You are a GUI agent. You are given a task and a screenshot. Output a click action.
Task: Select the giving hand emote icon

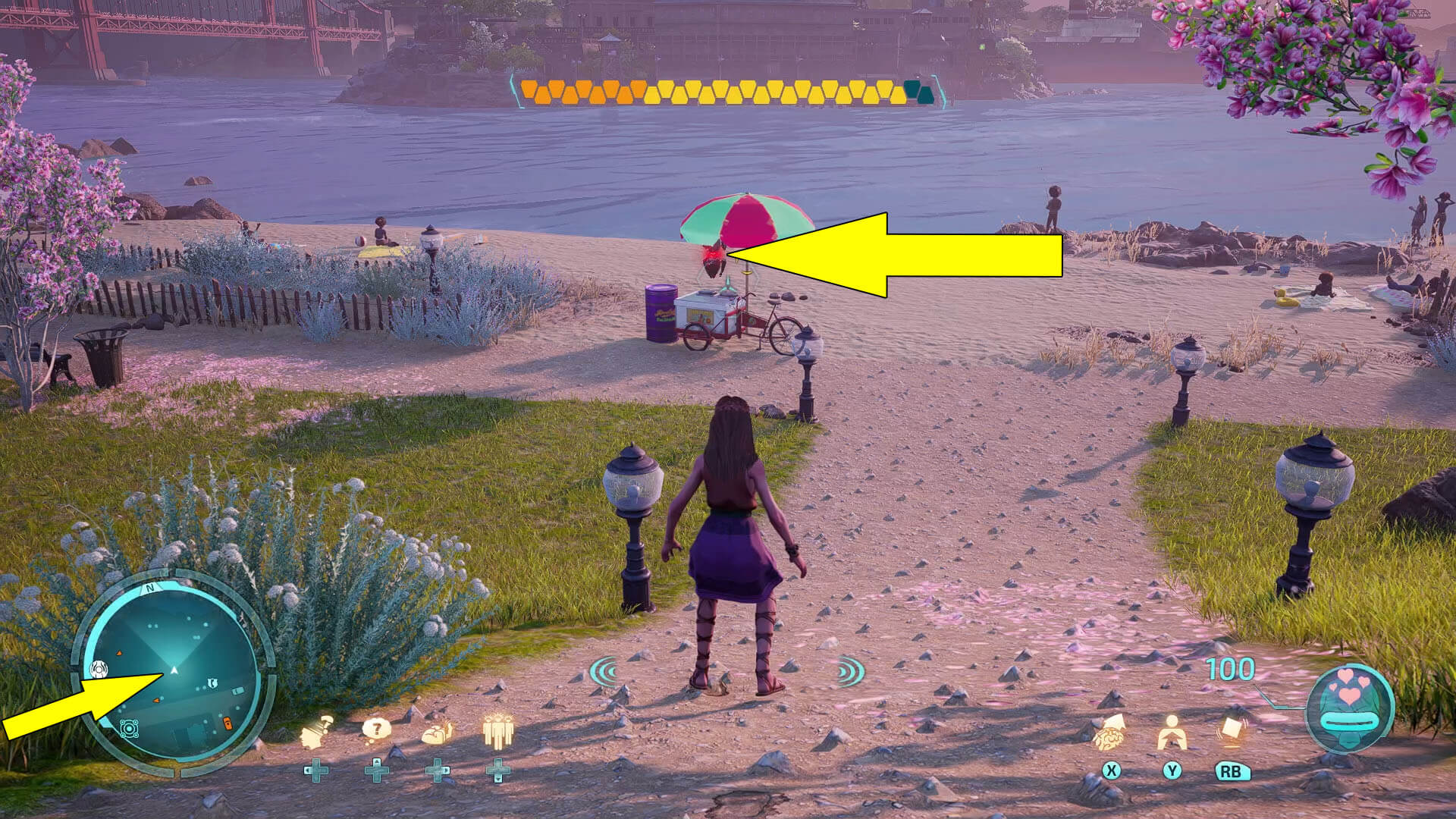[x=435, y=733]
